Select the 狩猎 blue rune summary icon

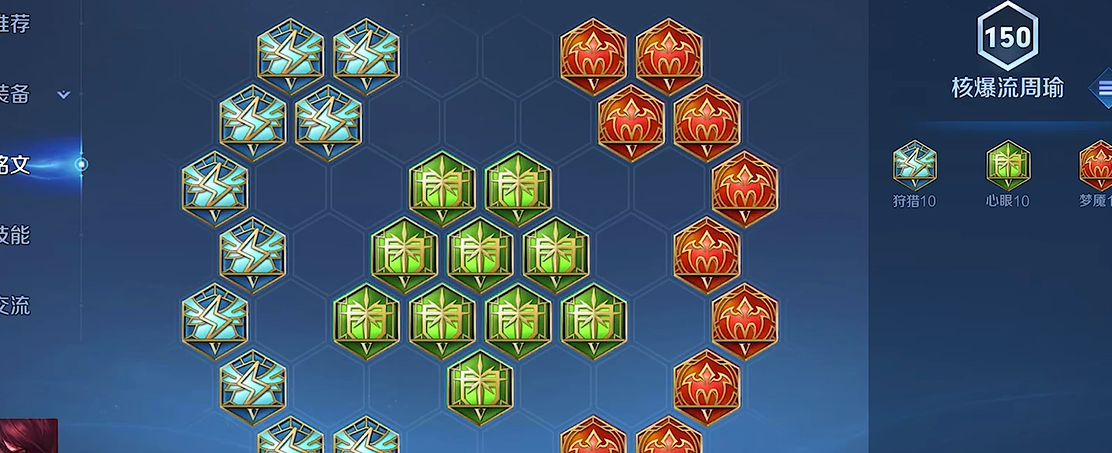[x=914, y=165]
